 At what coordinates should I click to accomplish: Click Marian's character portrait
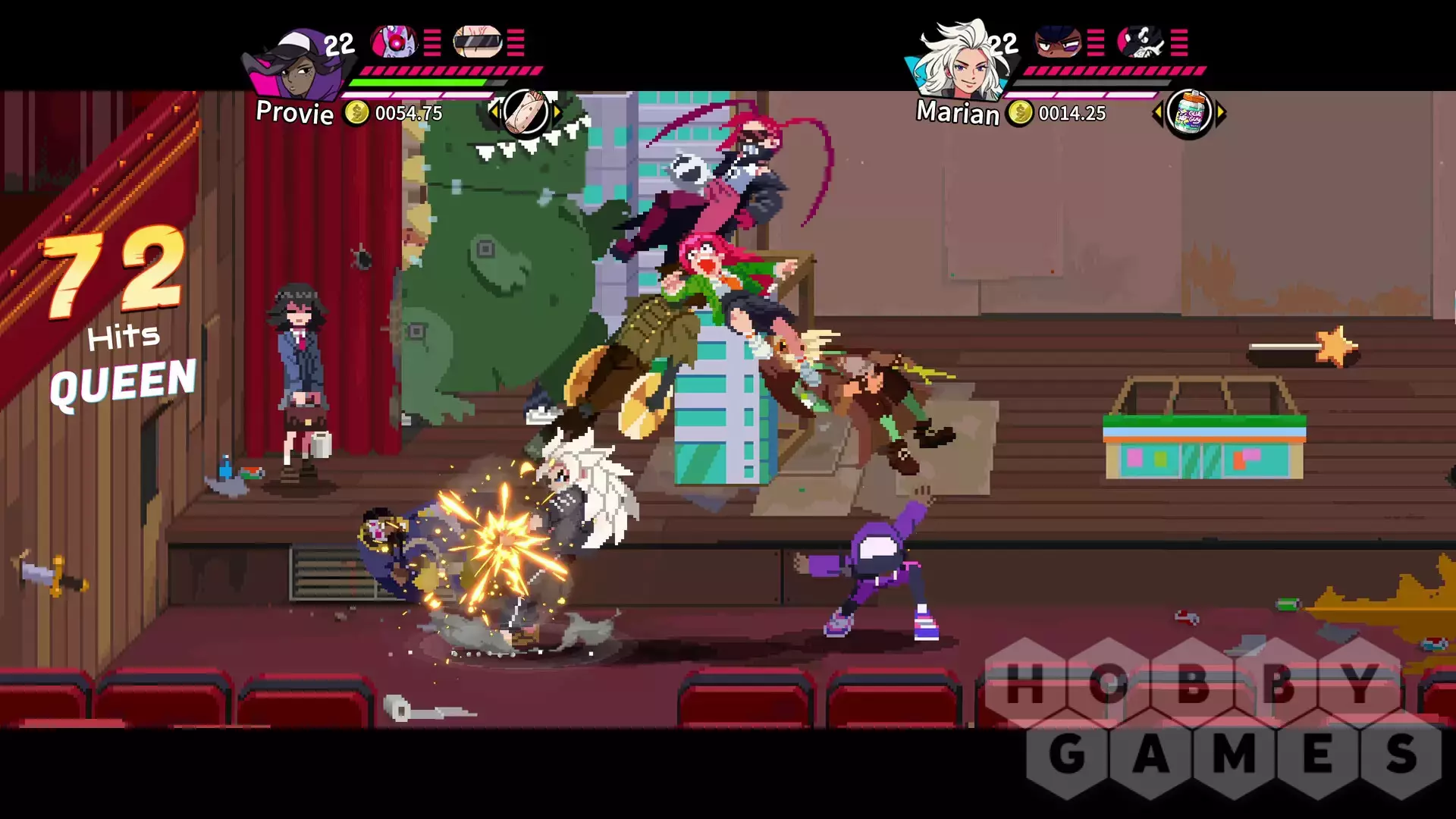tap(961, 62)
